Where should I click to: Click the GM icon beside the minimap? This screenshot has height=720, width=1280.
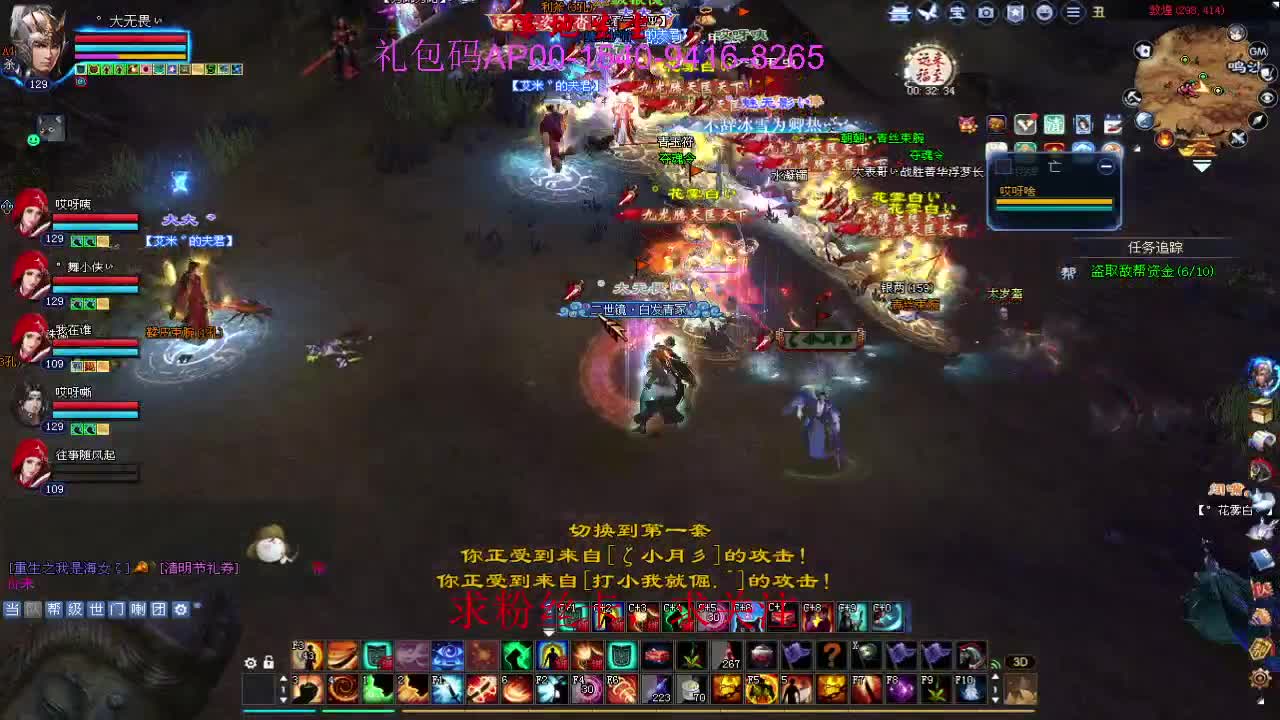click(1257, 51)
